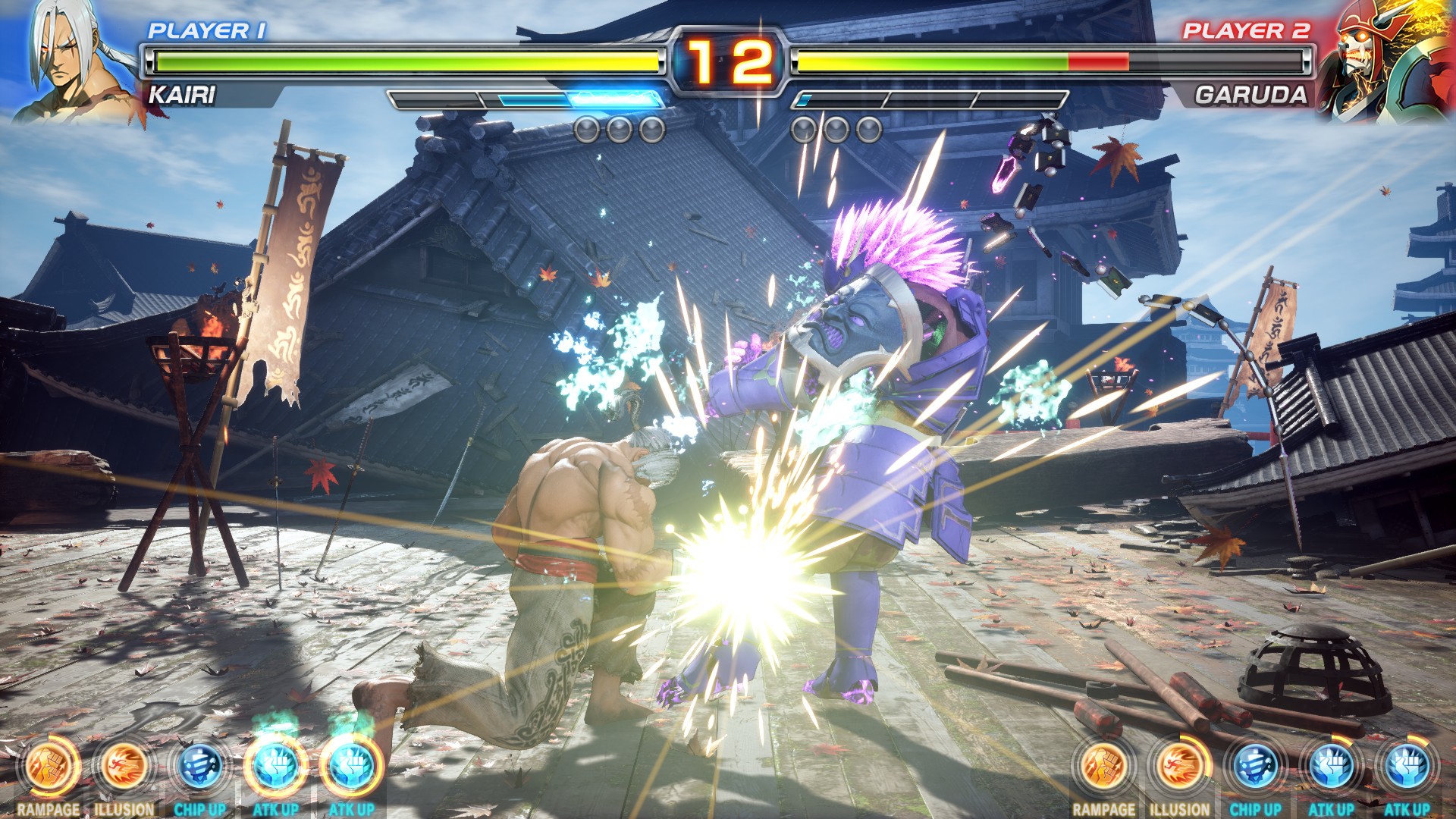Image resolution: width=1456 pixels, height=819 pixels.
Task: Select Player 1's CHIP UP gougi icon
Action: point(199,767)
